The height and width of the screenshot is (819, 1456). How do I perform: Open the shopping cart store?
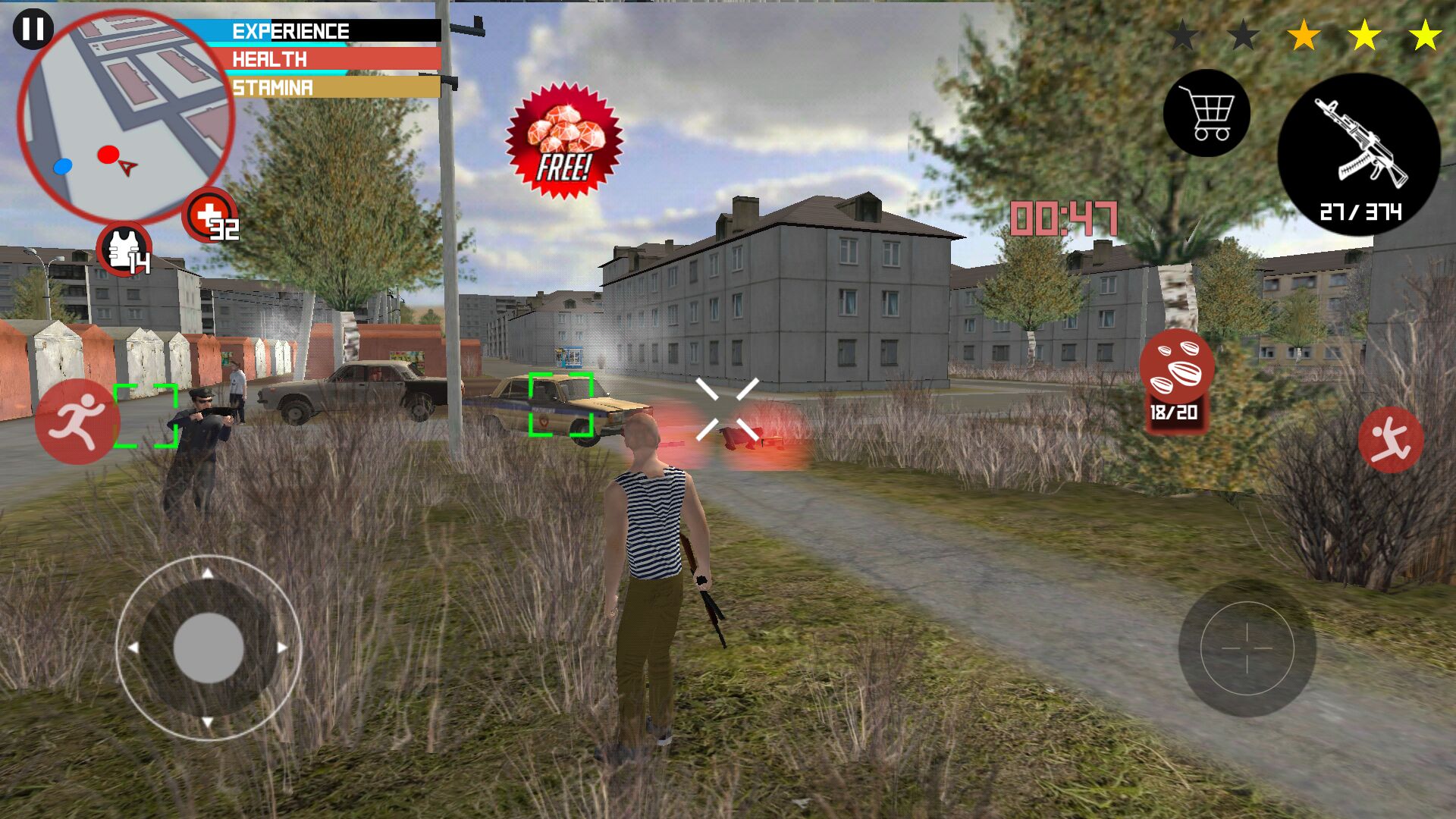tap(1207, 114)
